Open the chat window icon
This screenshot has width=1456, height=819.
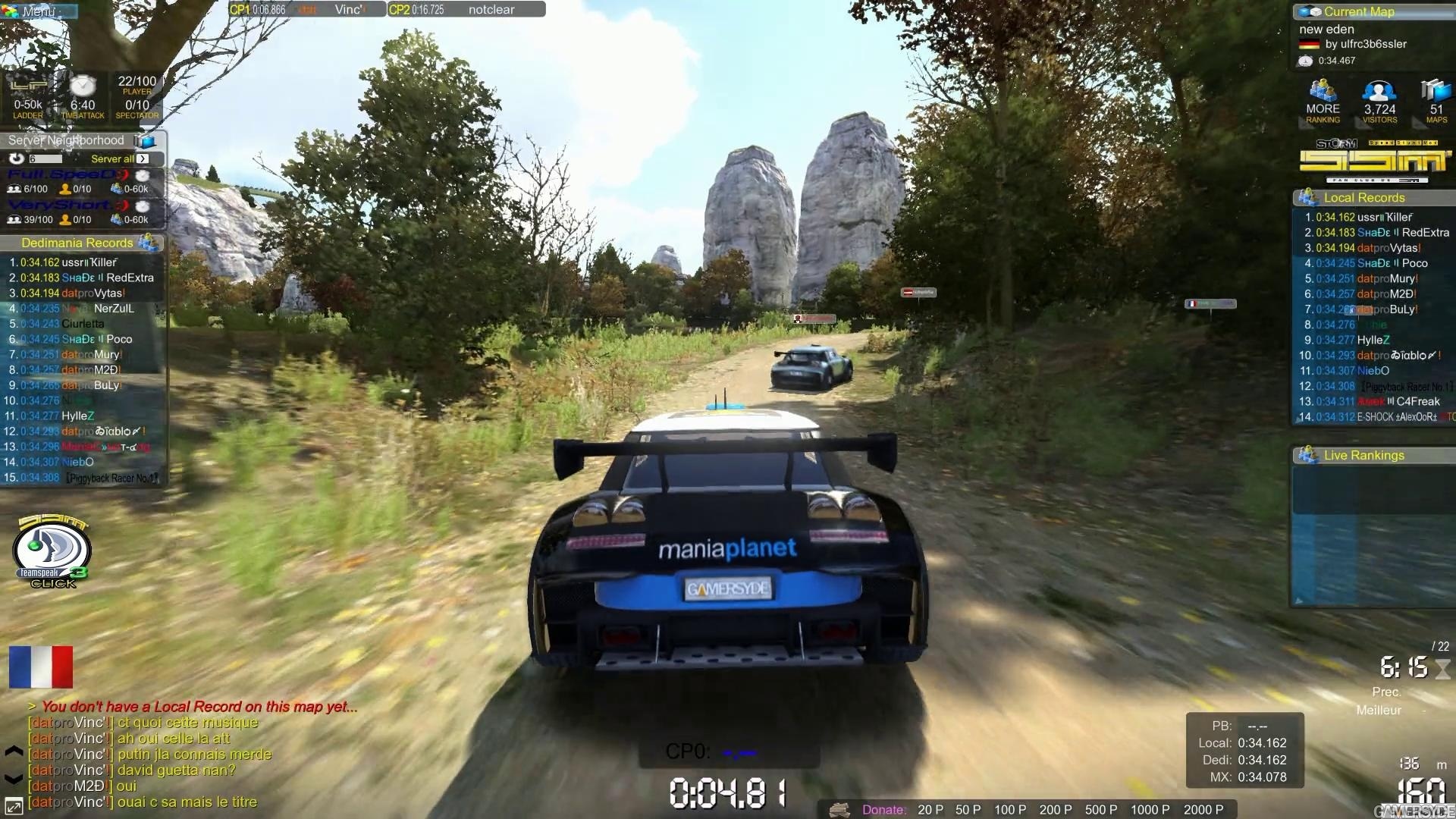coord(14,805)
